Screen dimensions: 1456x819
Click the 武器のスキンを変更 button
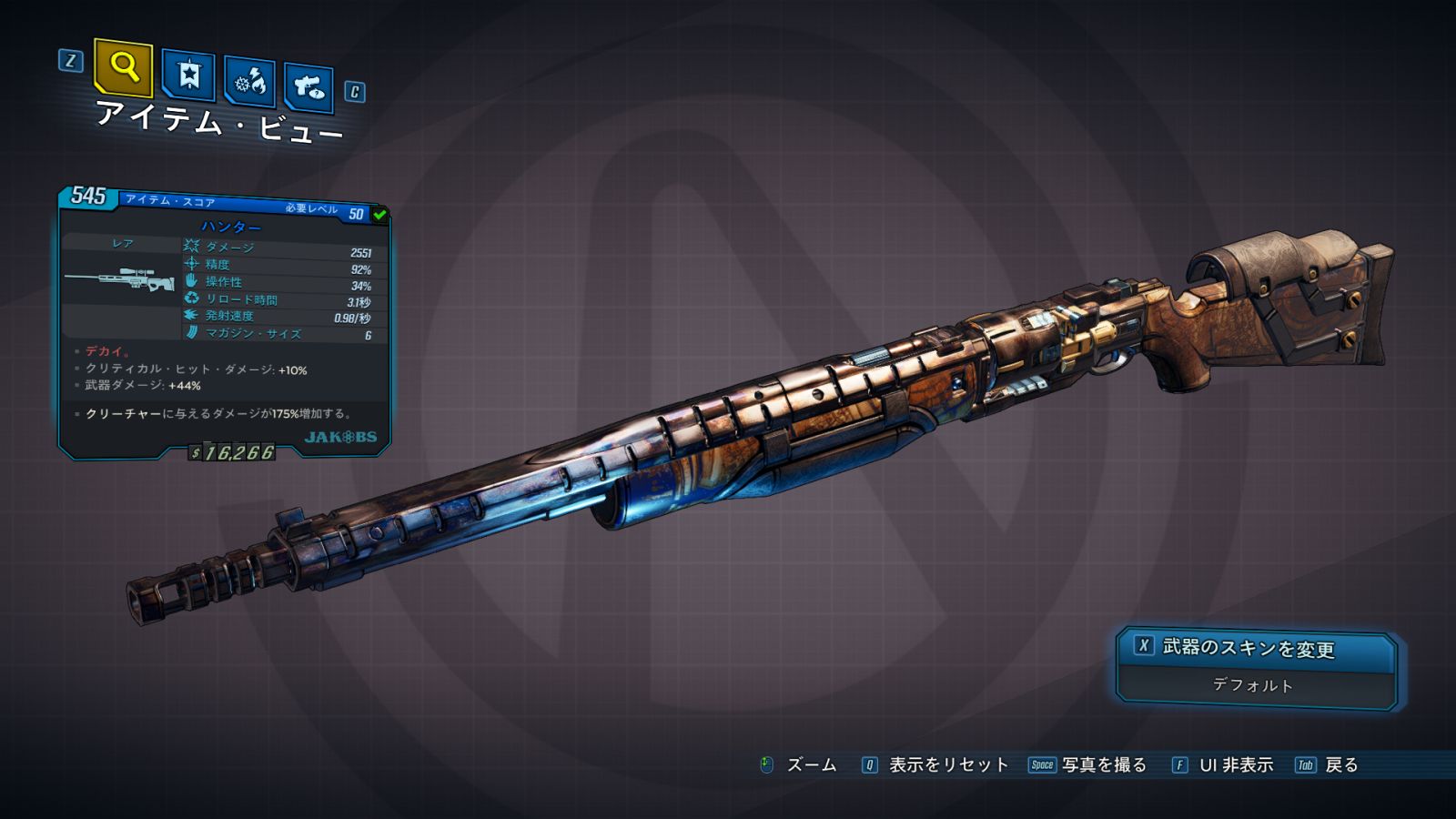[1256, 649]
